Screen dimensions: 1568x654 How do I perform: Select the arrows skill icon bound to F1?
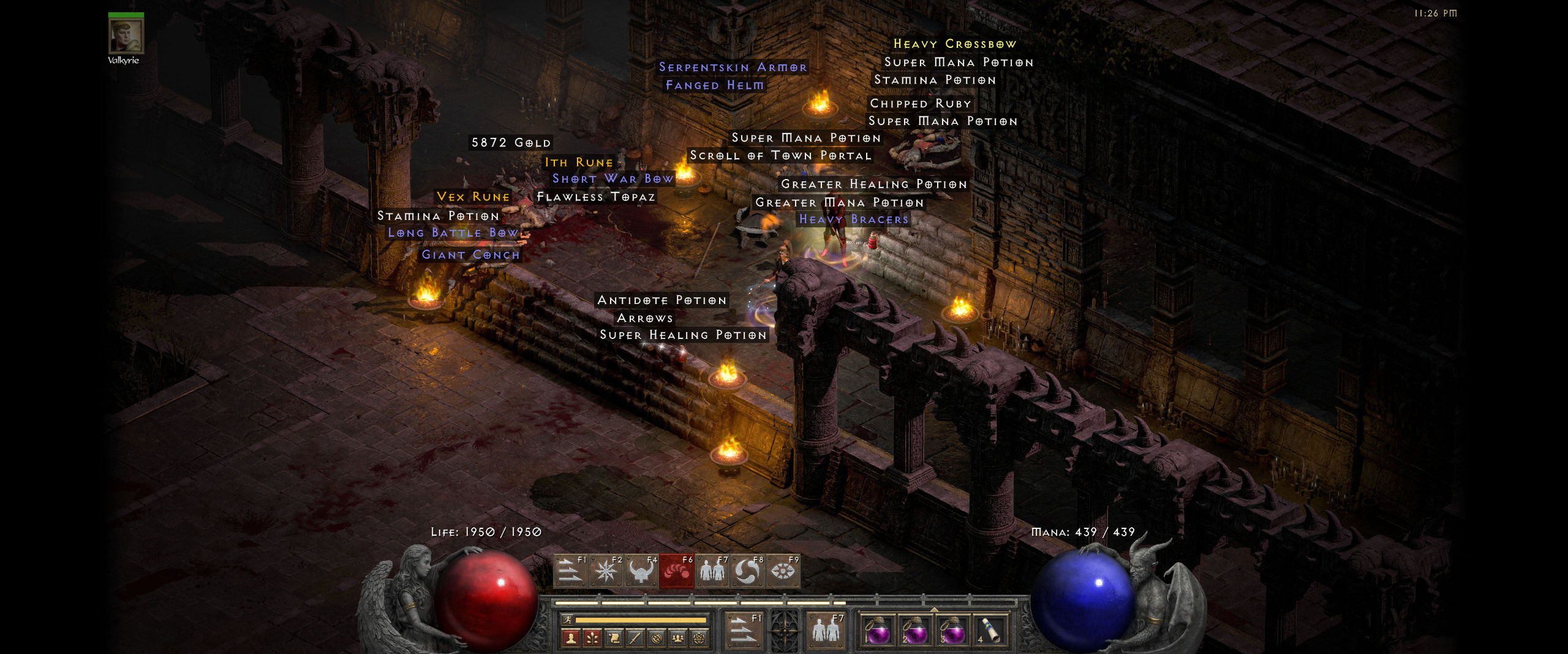[570, 572]
